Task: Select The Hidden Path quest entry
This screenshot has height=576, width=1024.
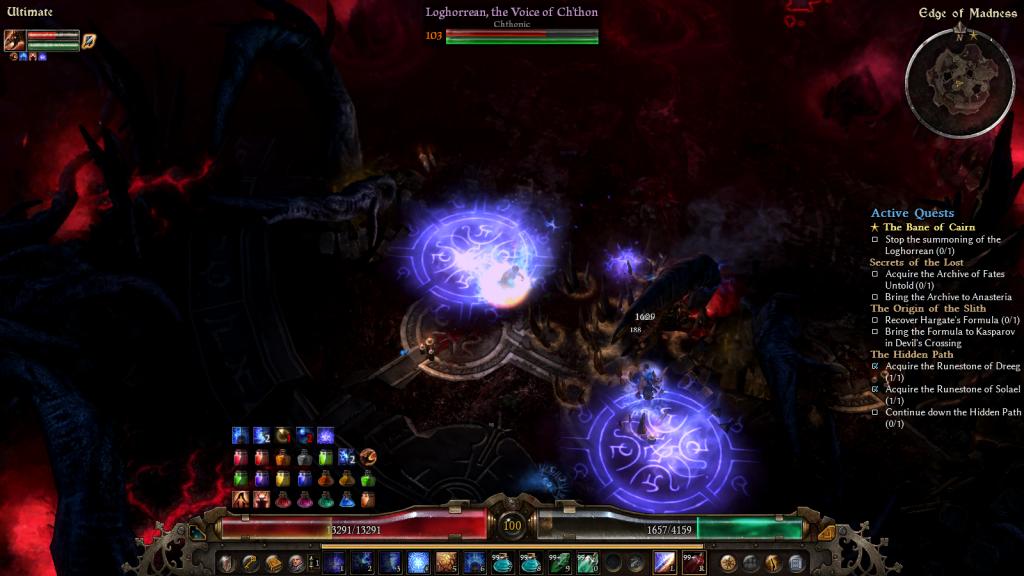Action: click(911, 354)
